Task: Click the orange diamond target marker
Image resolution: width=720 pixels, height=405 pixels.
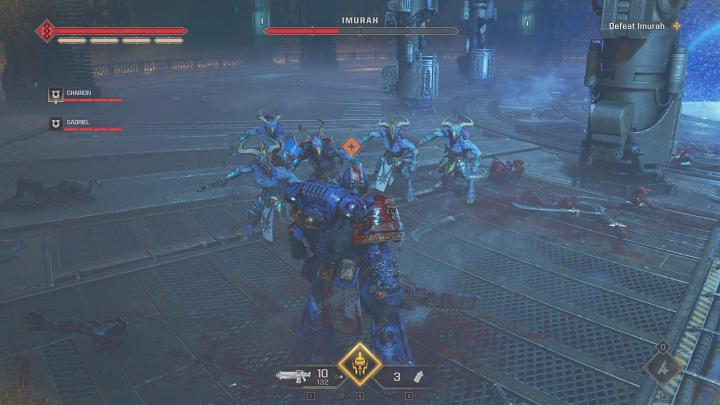Action: [351, 147]
